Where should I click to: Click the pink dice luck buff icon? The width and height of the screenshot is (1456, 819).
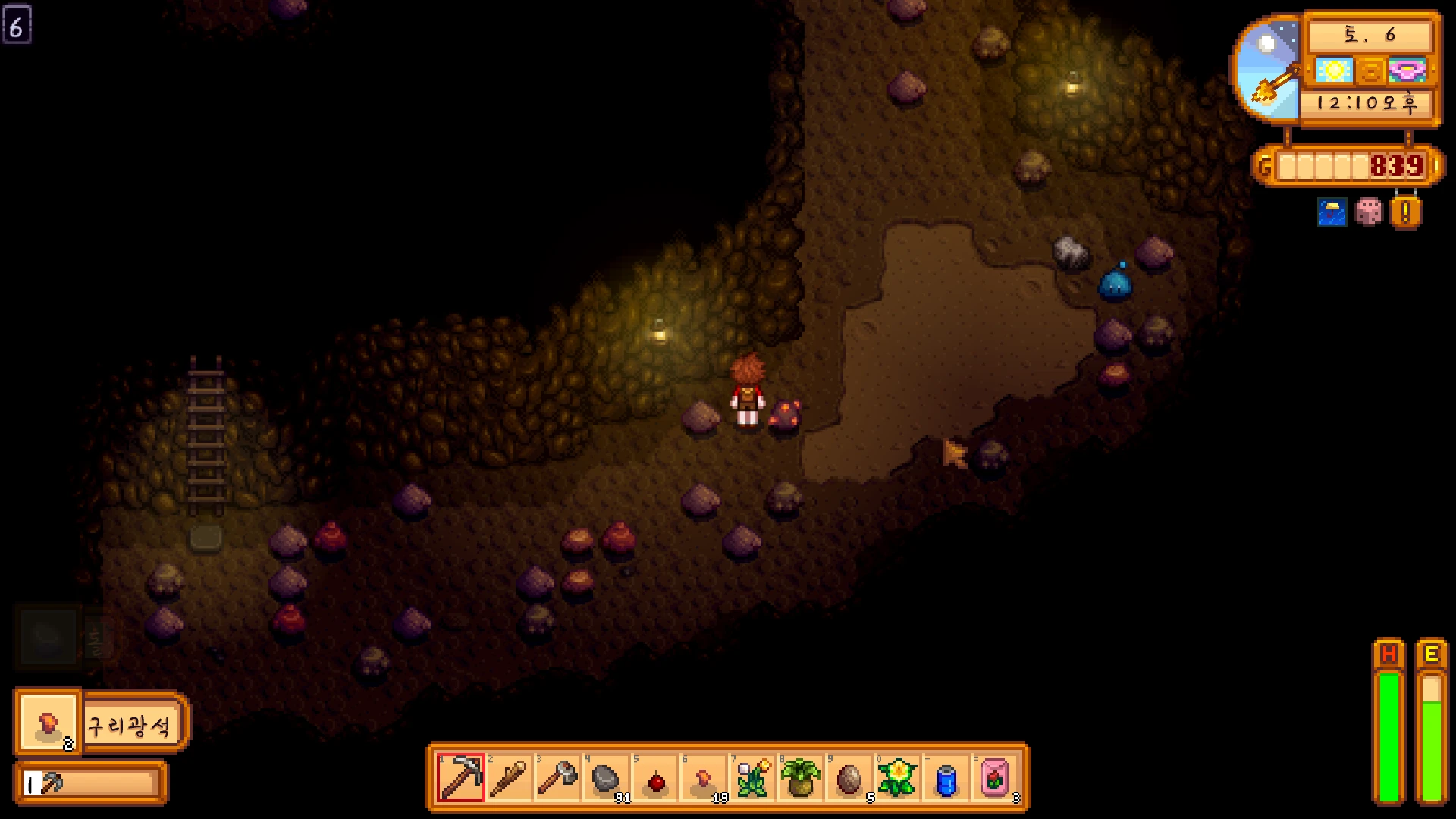pyautogui.click(x=1368, y=212)
